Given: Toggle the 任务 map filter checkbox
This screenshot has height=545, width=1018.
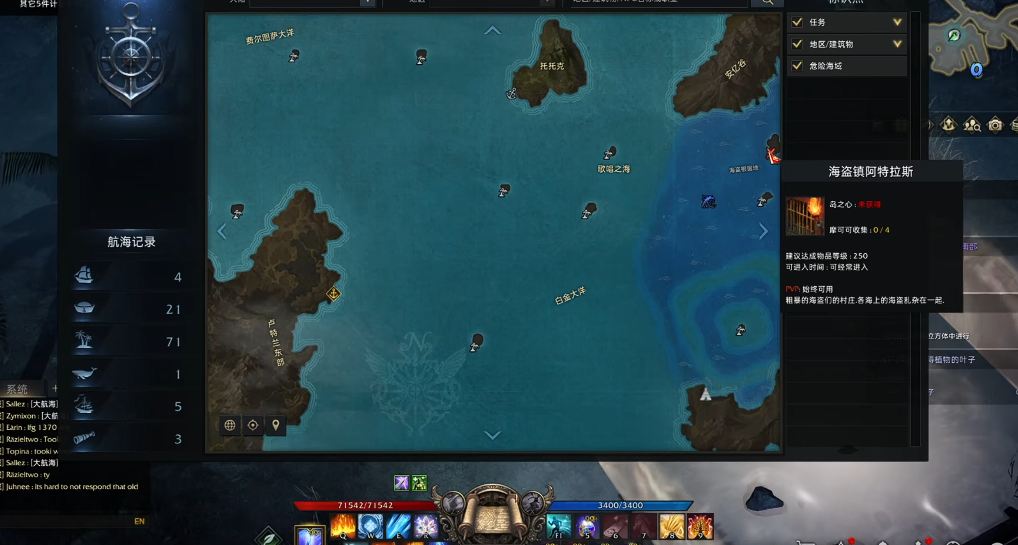Looking at the screenshot, I should 797,22.
